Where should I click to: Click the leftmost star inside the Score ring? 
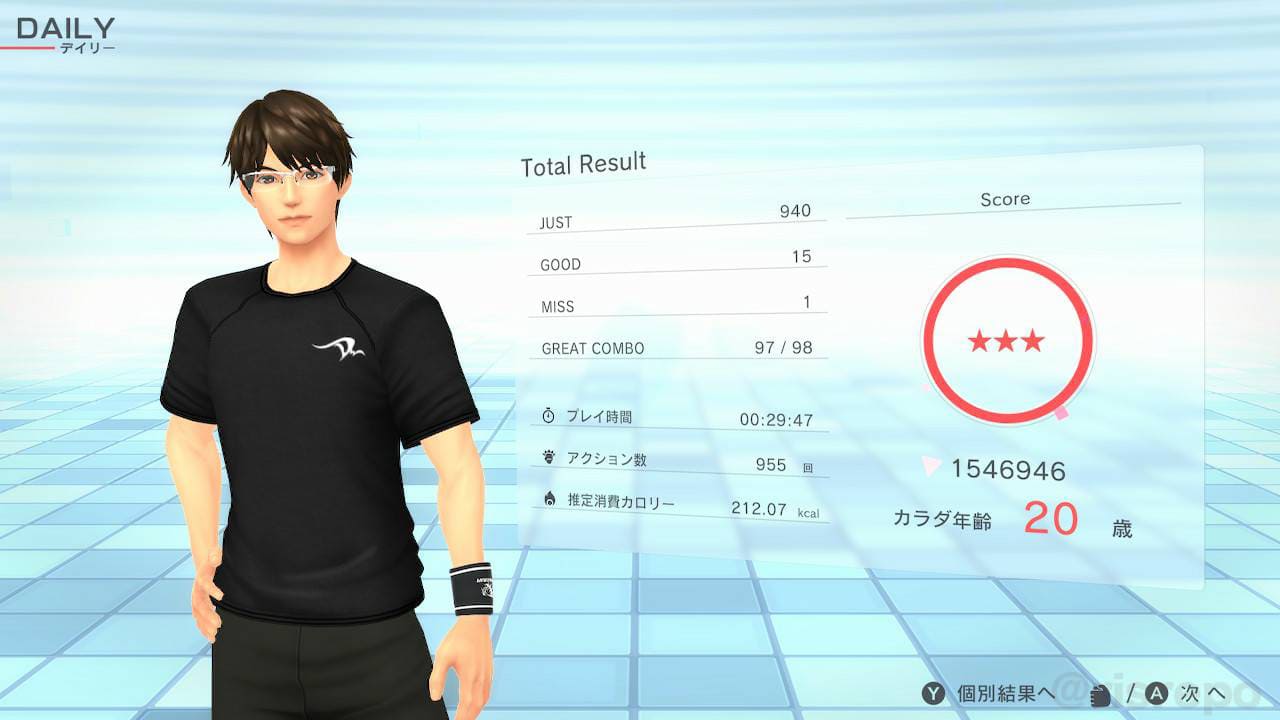click(981, 343)
